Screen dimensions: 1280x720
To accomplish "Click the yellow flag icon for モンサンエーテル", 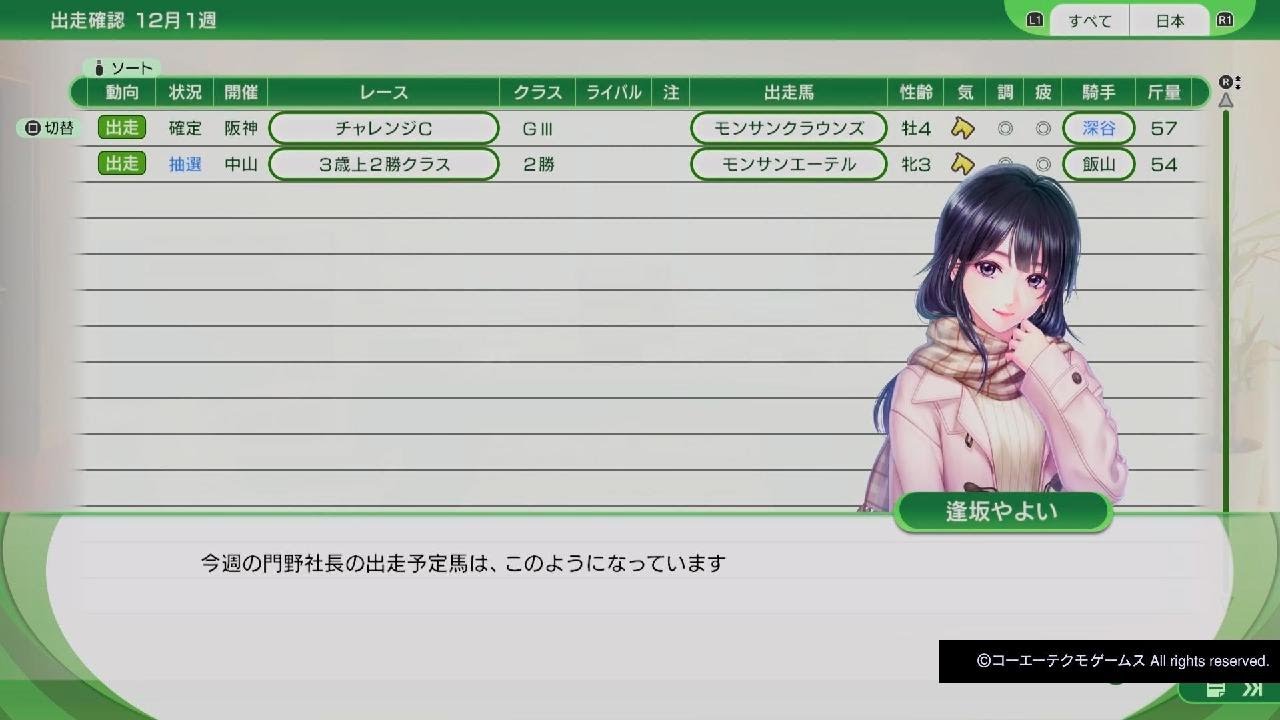I will [x=961, y=164].
